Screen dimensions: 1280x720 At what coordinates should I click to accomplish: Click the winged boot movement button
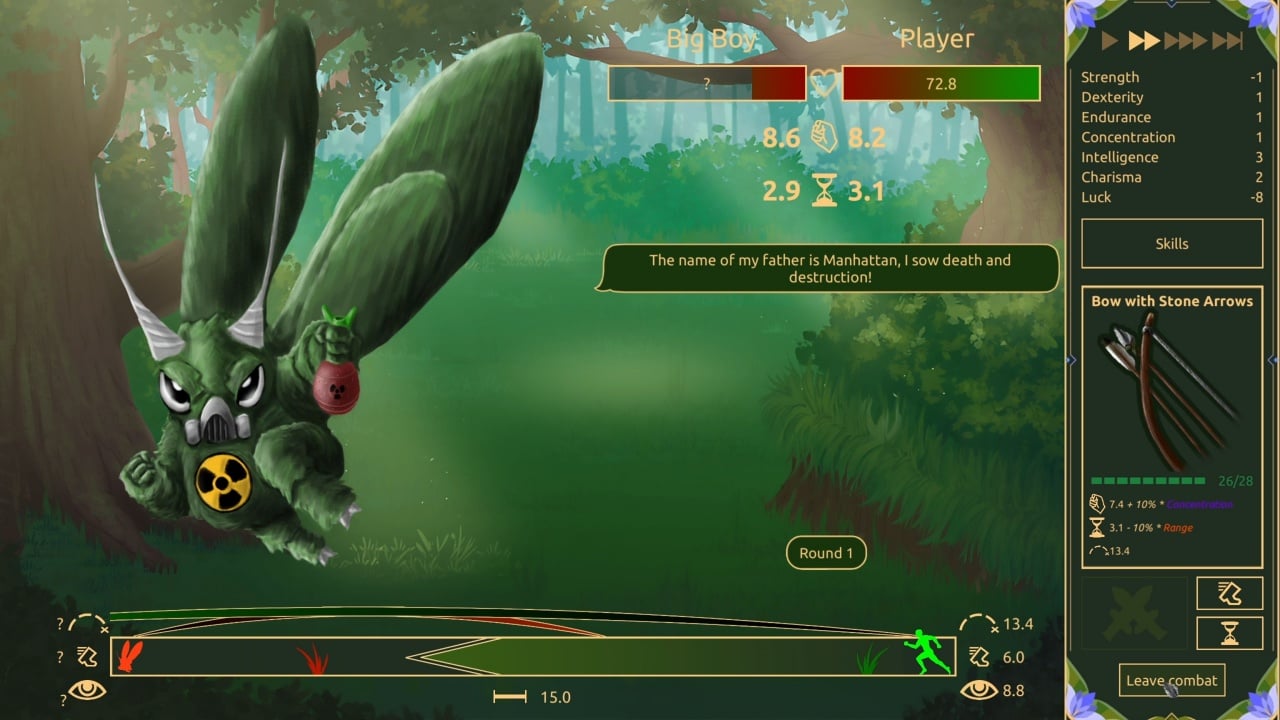pyautogui.click(x=1229, y=593)
